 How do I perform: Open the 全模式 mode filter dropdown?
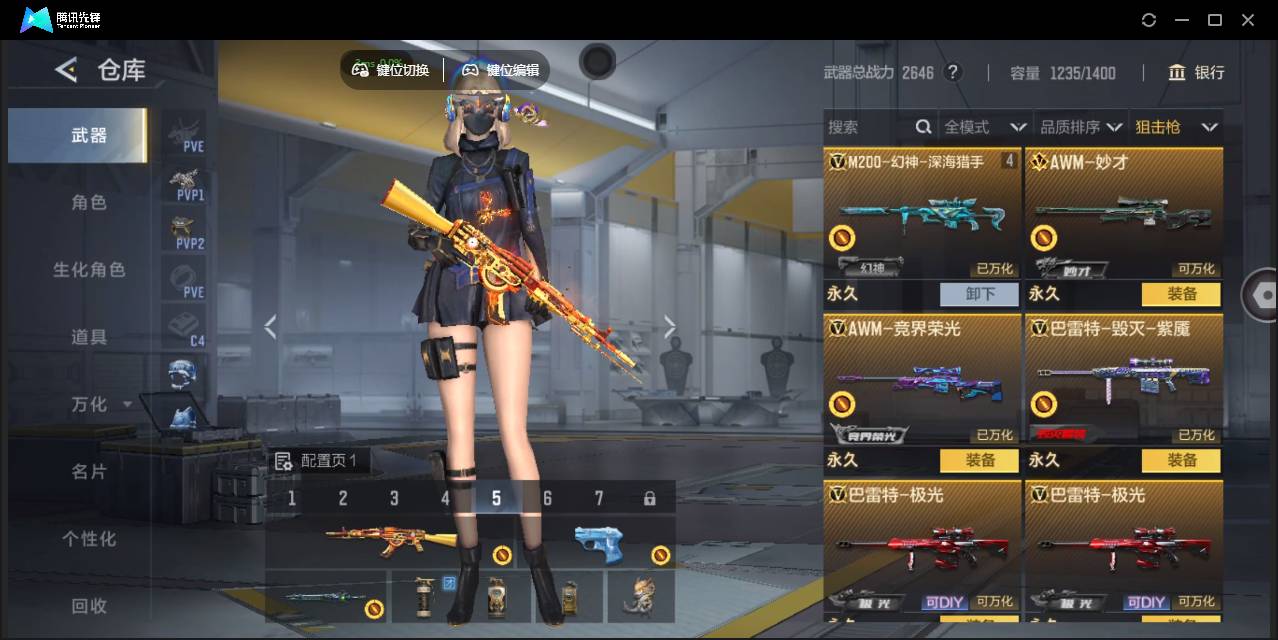click(985, 127)
